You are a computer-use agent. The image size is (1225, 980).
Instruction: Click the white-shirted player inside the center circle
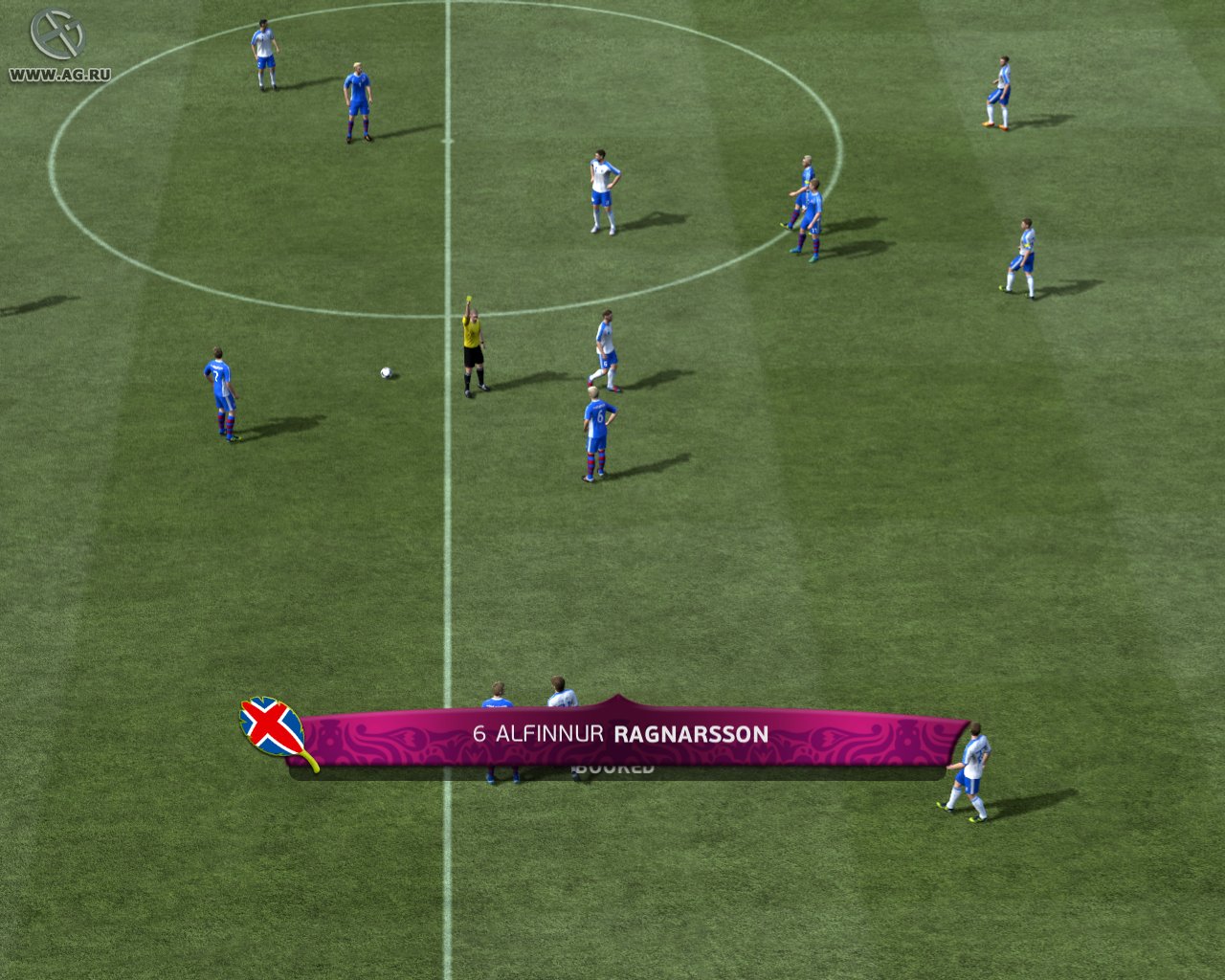pyautogui.click(x=600, y=189)
